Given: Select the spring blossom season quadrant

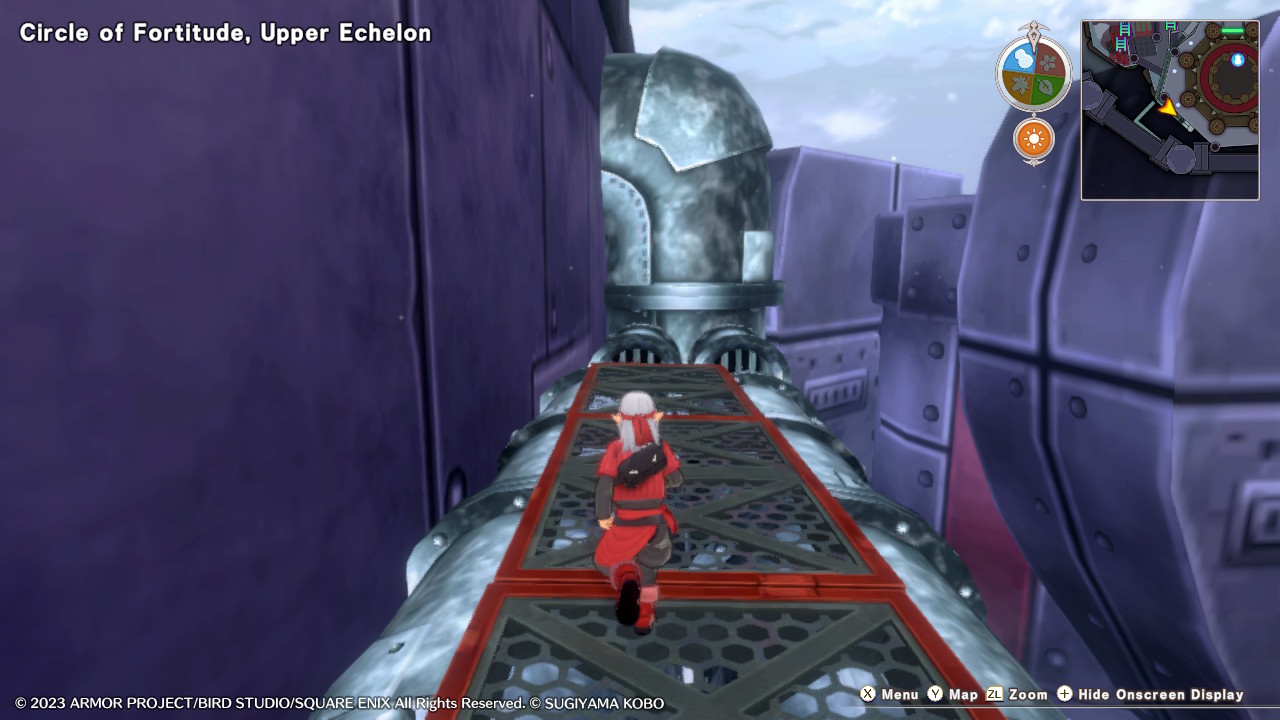Looking at the screenshot, I should [1047, 63].
